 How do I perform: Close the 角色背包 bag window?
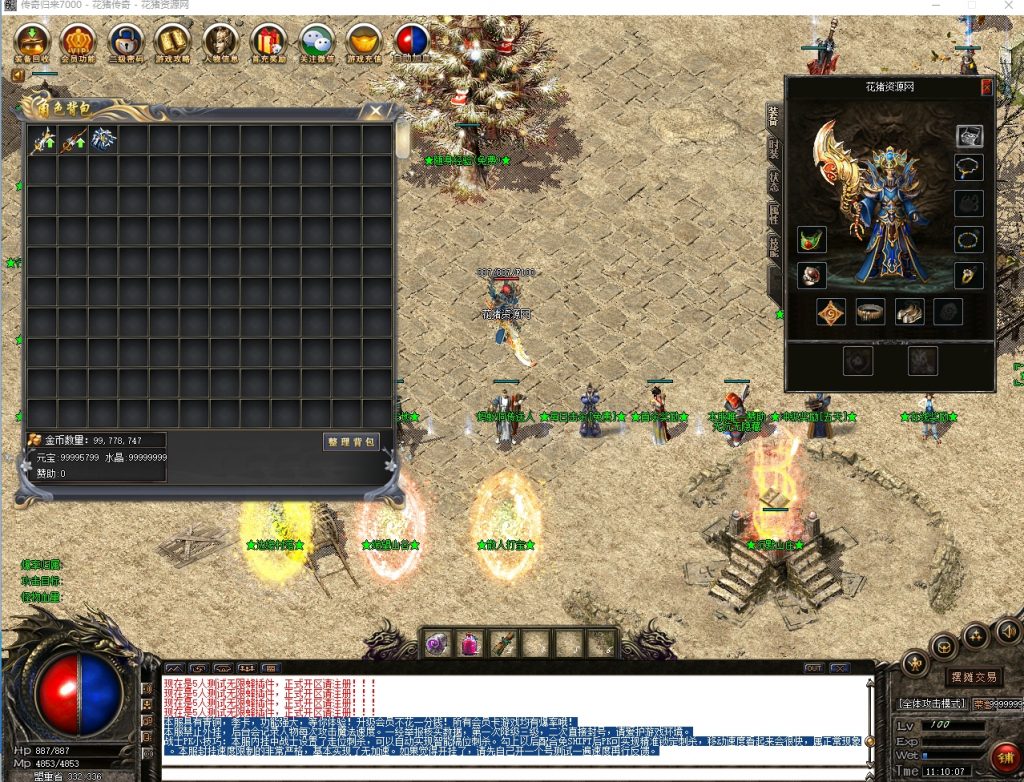pyautogui.click(x=376, y=111)
